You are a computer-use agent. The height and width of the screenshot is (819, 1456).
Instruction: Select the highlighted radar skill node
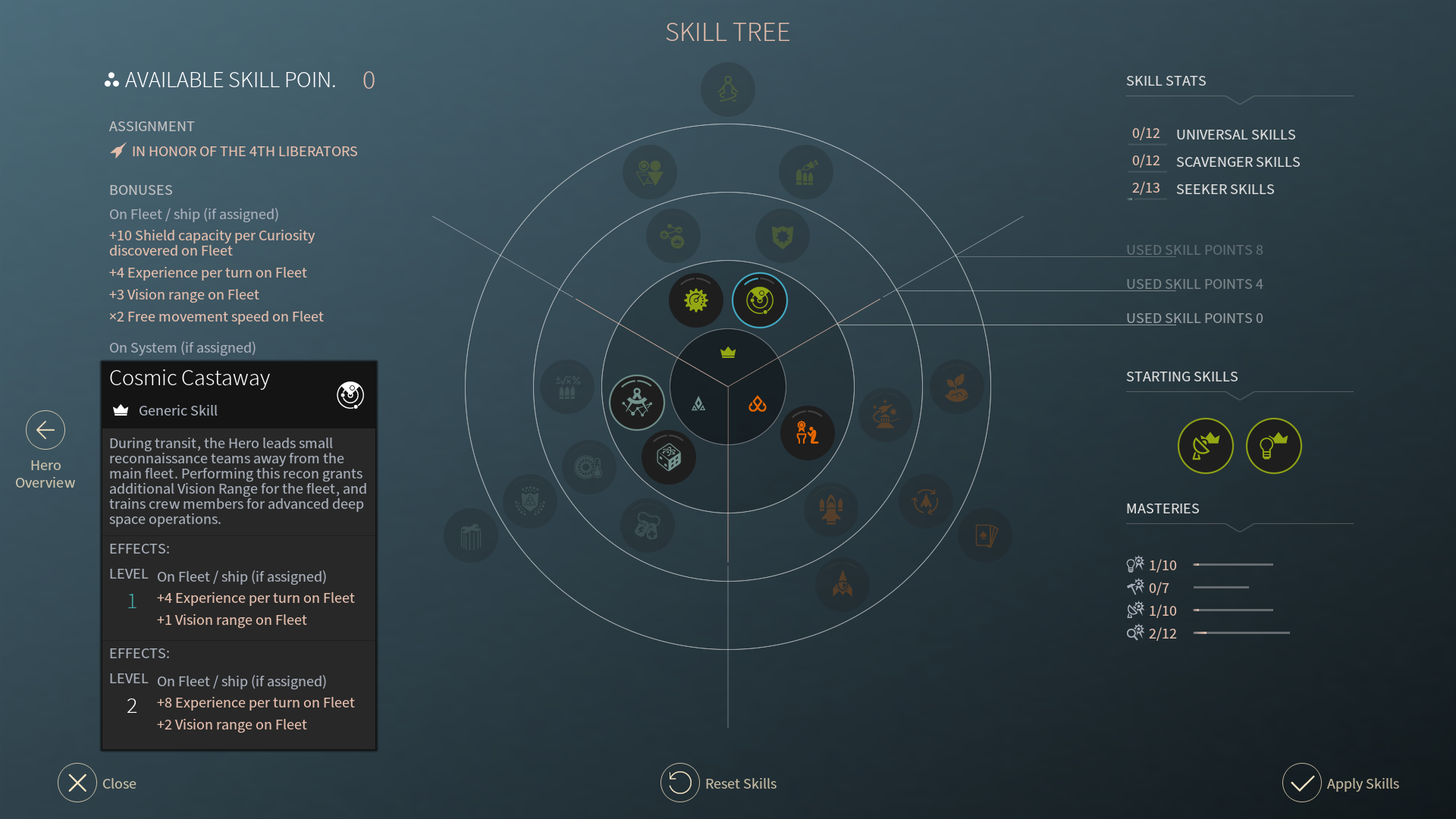click(x=760, y=300)
